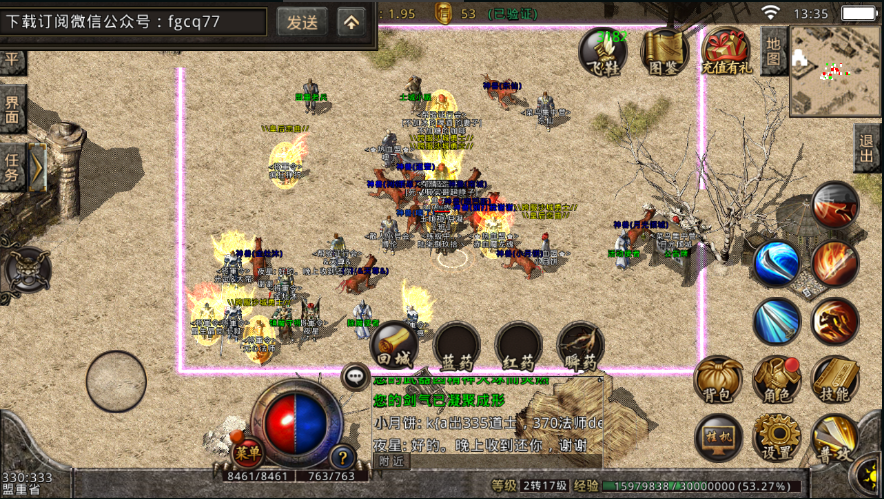The image size is (884, 499).
Task: Open the 设置 settings gear
Action: (776, 438)
